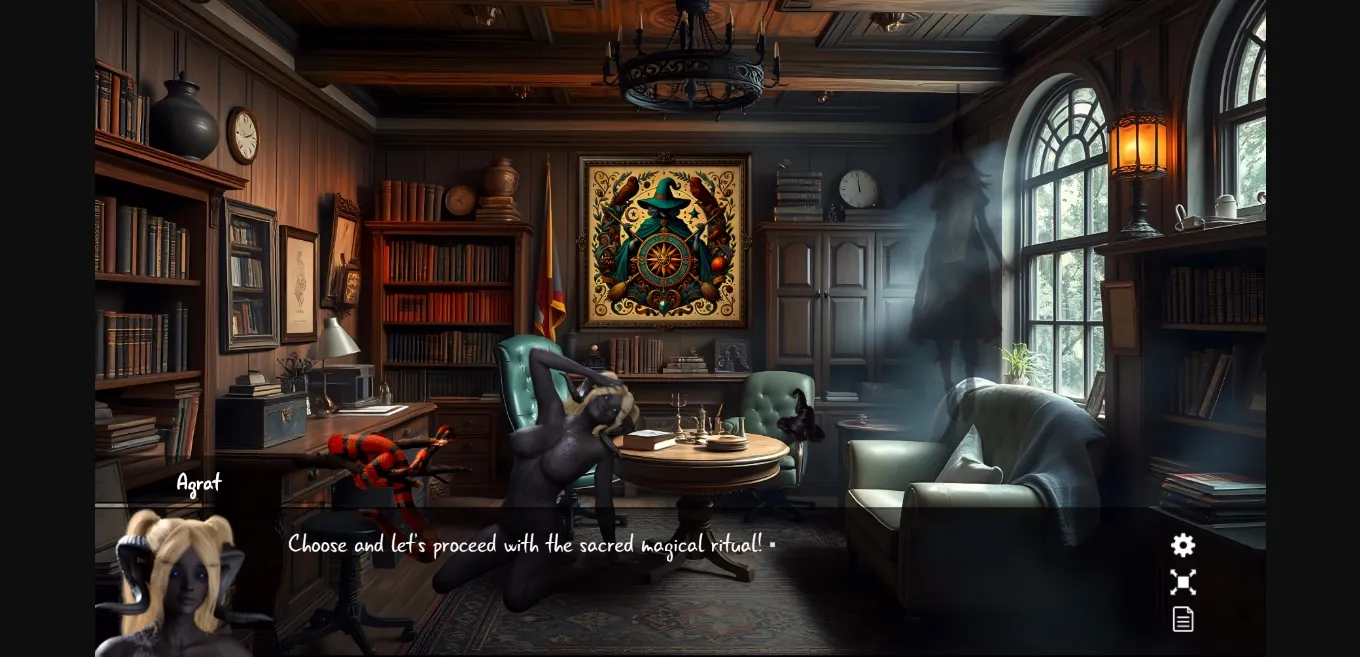Toggle fullscreen with the expand arrows icon

[x=1183, y=582]
